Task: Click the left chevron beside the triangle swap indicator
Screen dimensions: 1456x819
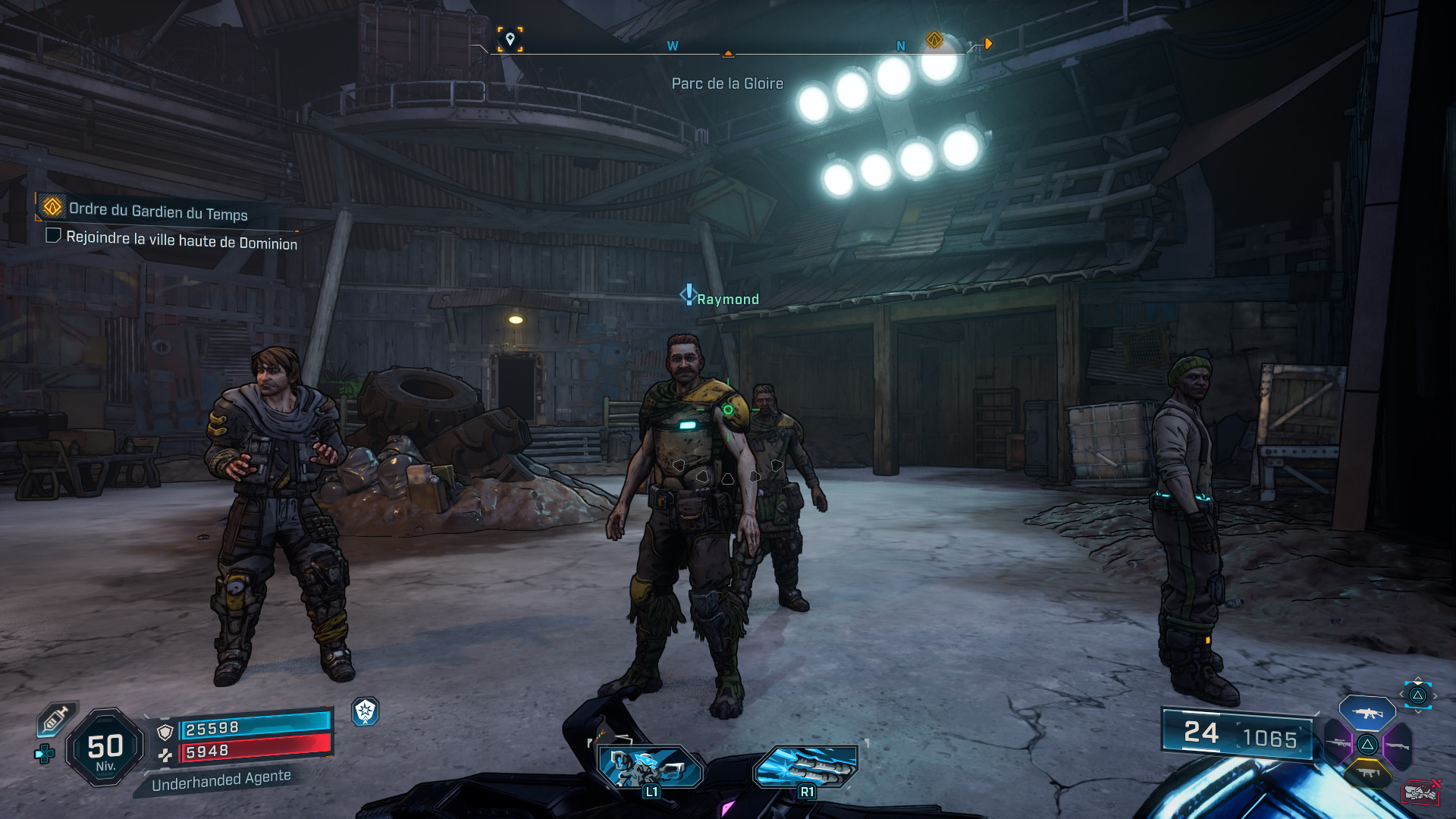Action: click(1401, 694)
